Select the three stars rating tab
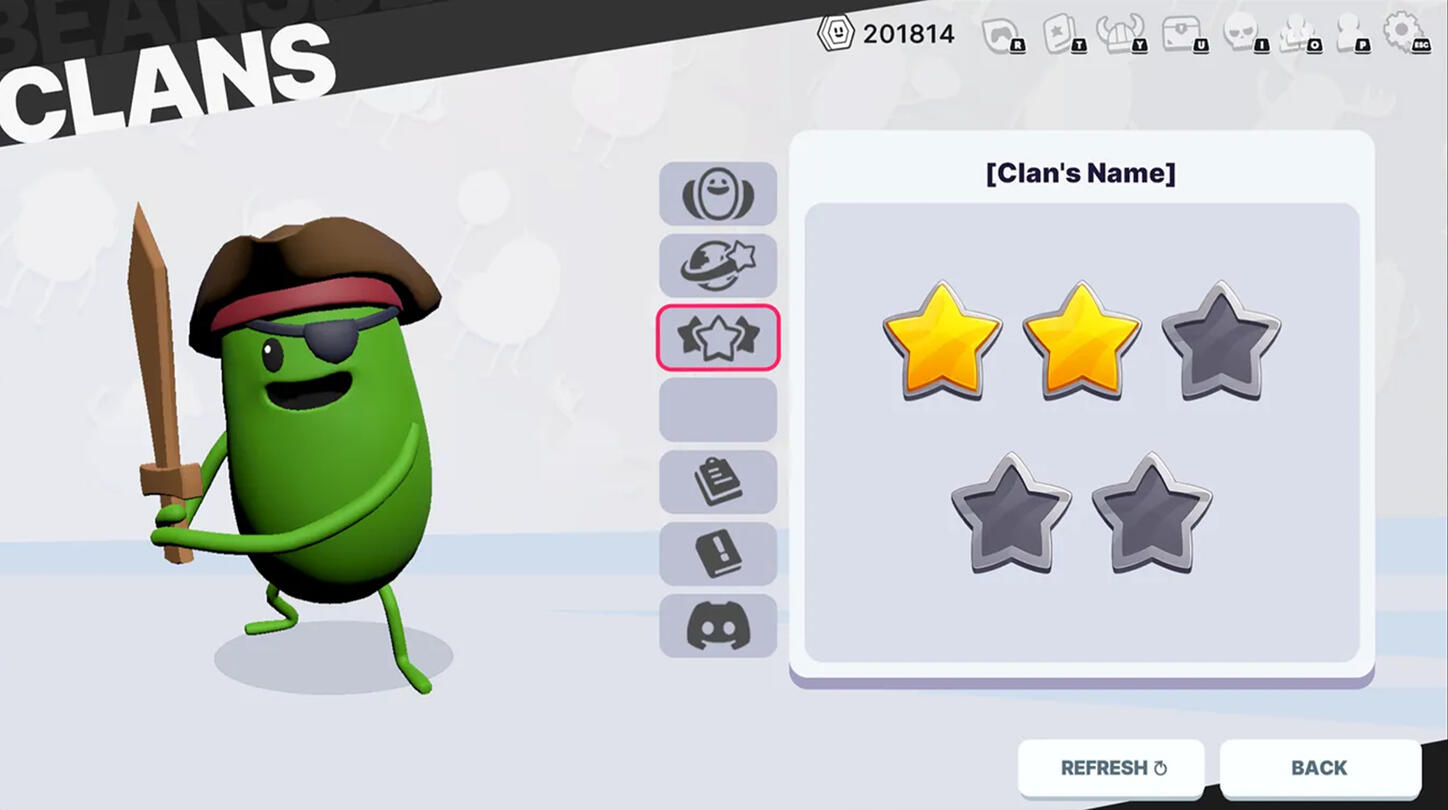Viewport: 1448px width, 810px height. 718,337
